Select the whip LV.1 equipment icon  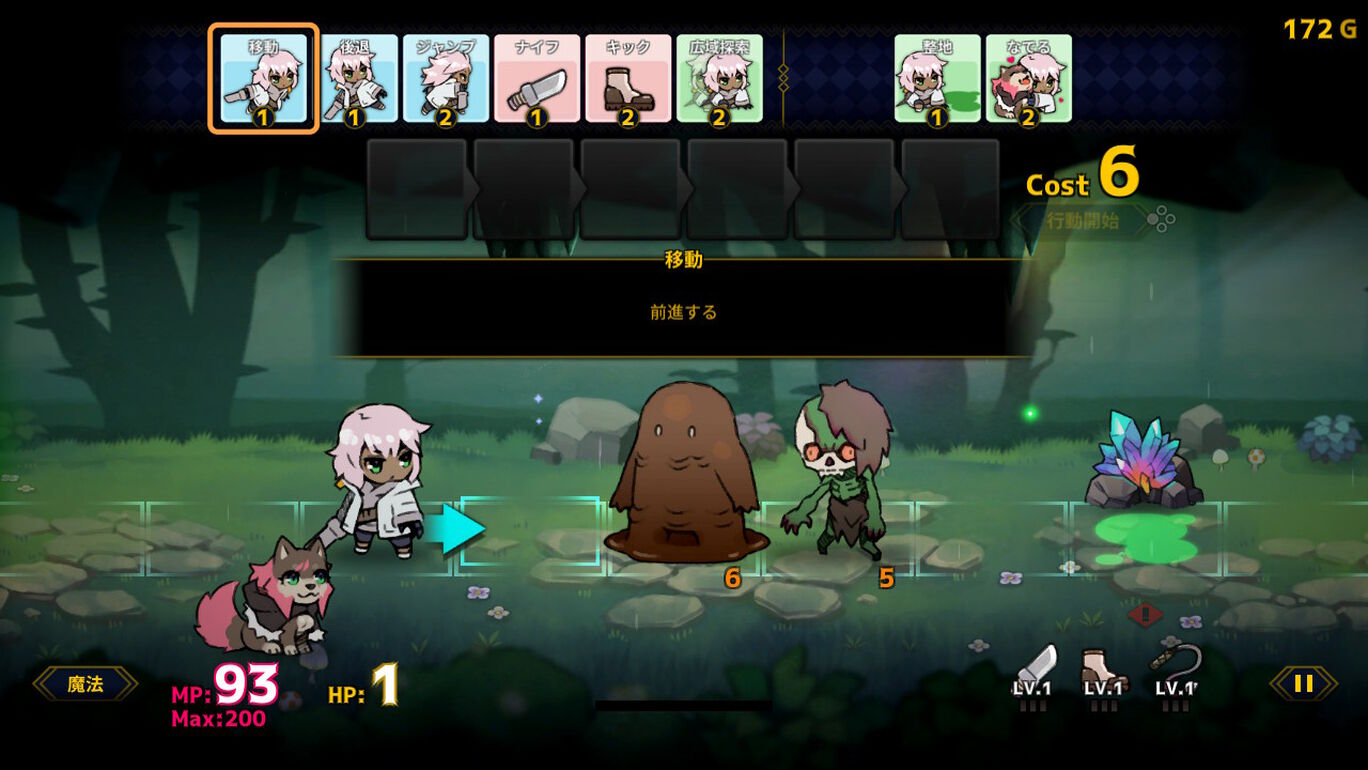pos(1176,671)
